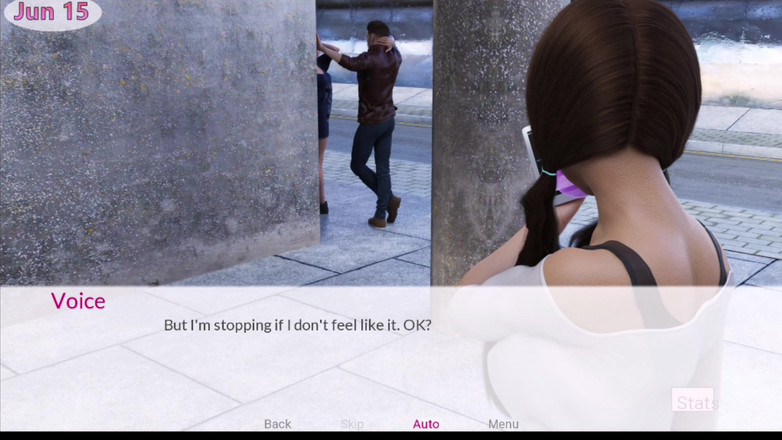
Task: Toggle Auto advance mode
Action: [426, 424]
